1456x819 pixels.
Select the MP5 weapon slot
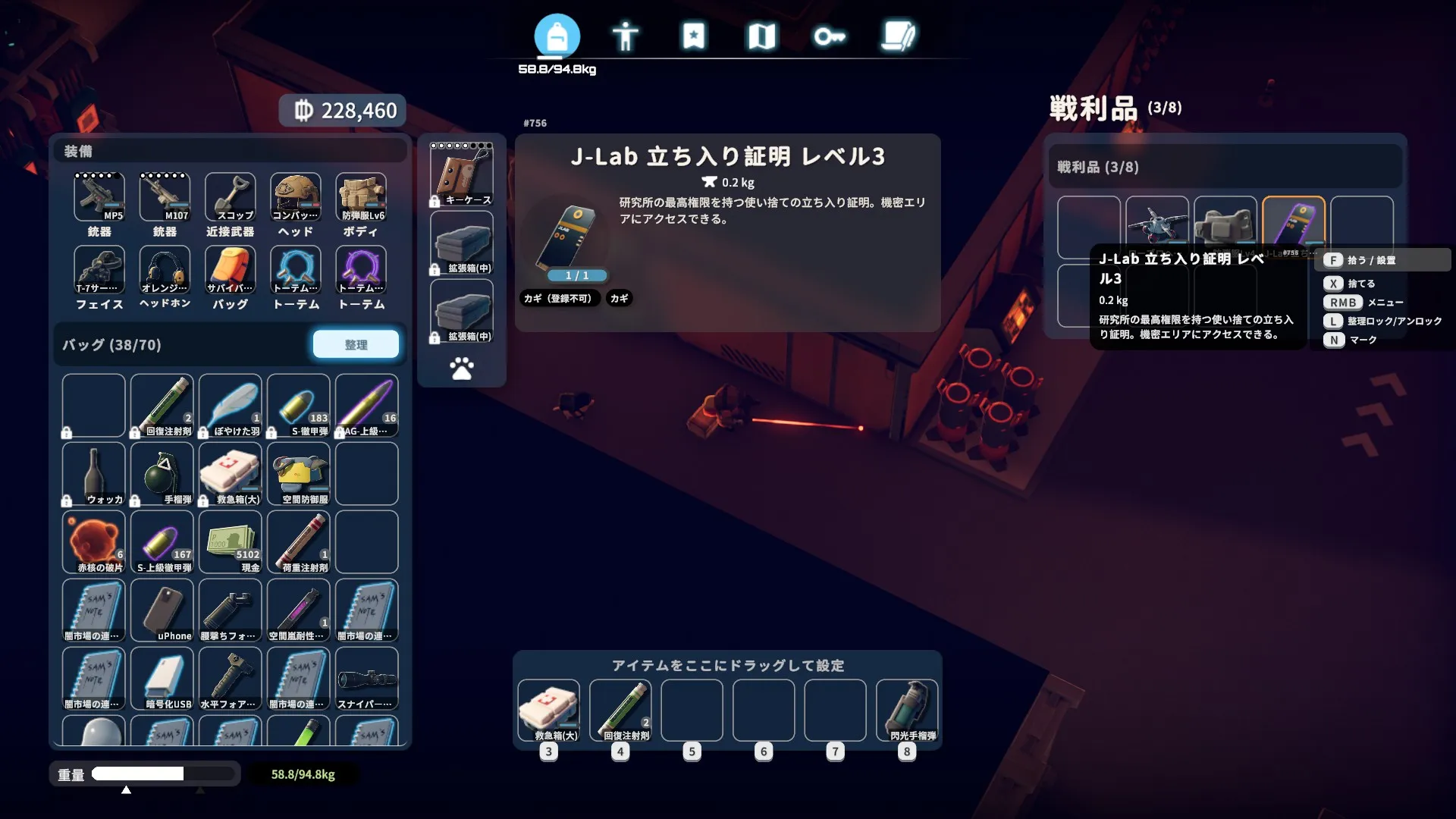pyautogui.click(x=99, y=197)
